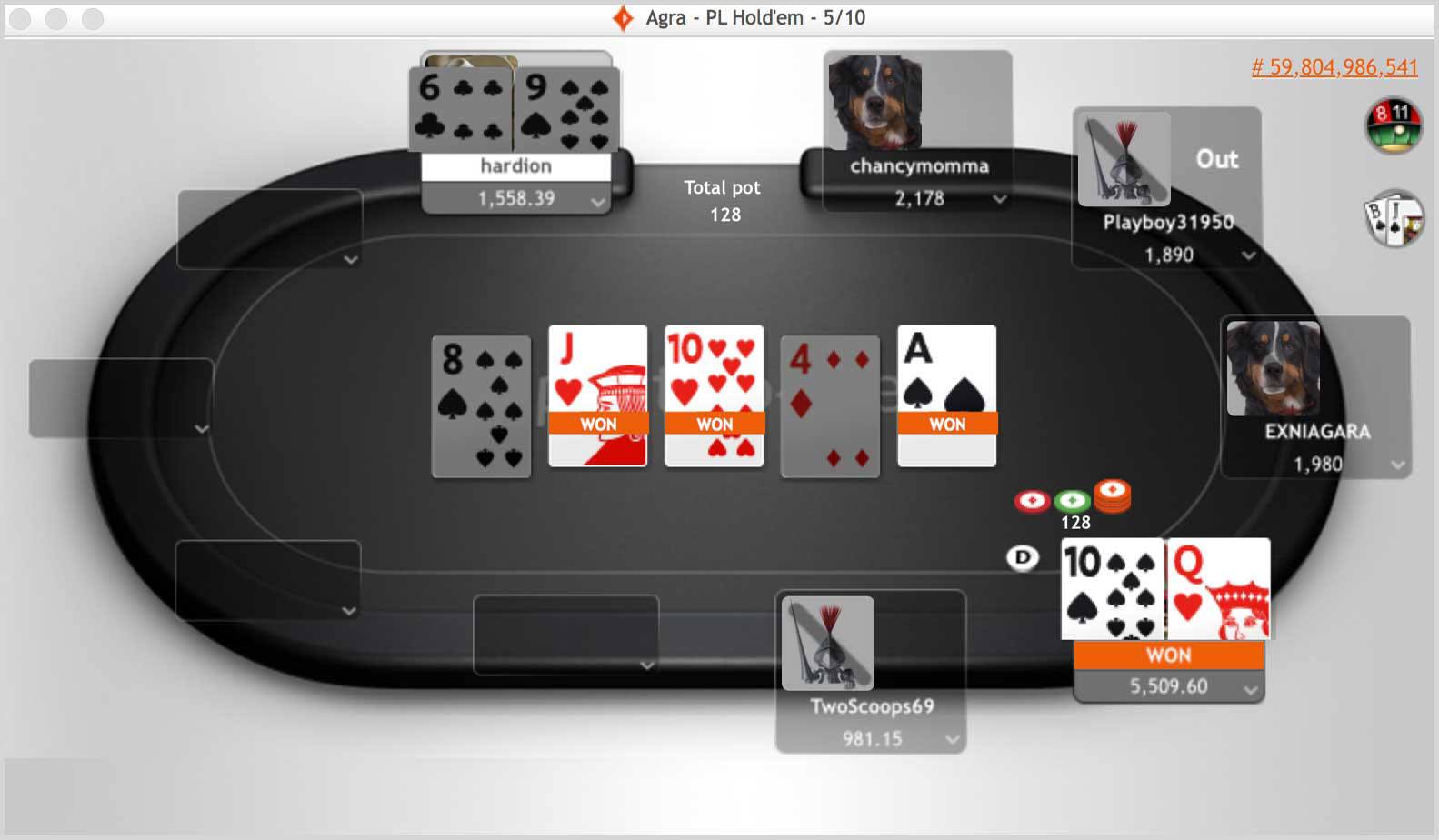
Task: Click the red poker chip in the bet
Action: point(1032,499)
